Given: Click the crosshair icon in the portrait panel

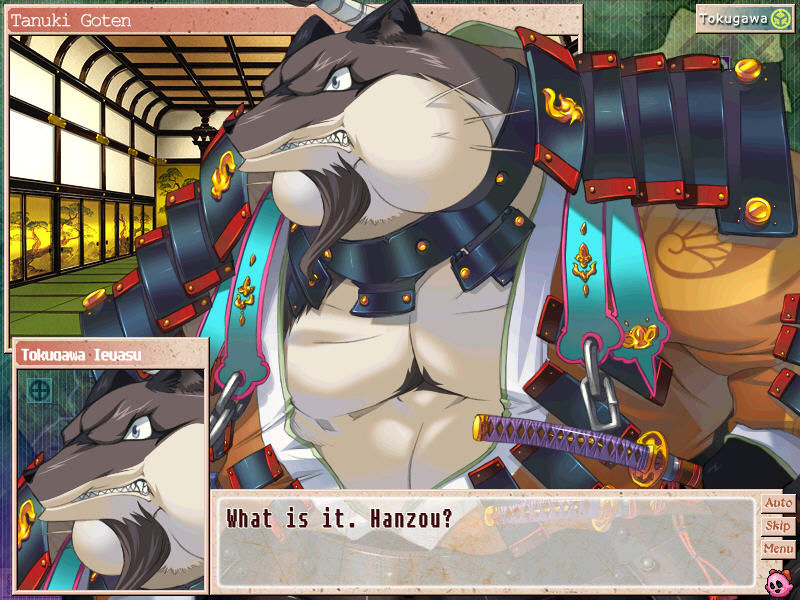Looking at the screenshot, I should tap(40, 390).
